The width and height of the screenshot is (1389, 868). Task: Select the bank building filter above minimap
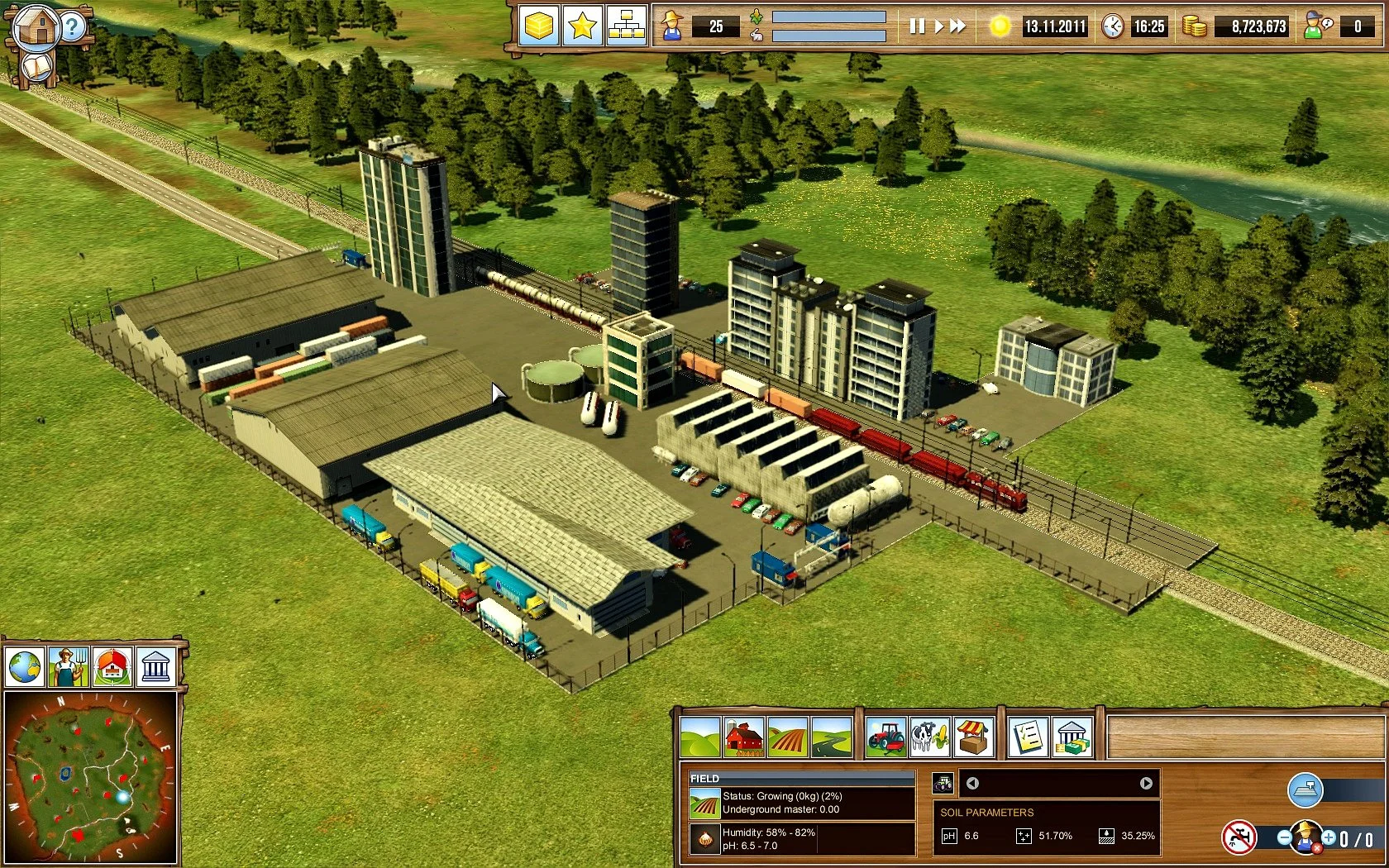pyautogui.click(x=155, y=666)
